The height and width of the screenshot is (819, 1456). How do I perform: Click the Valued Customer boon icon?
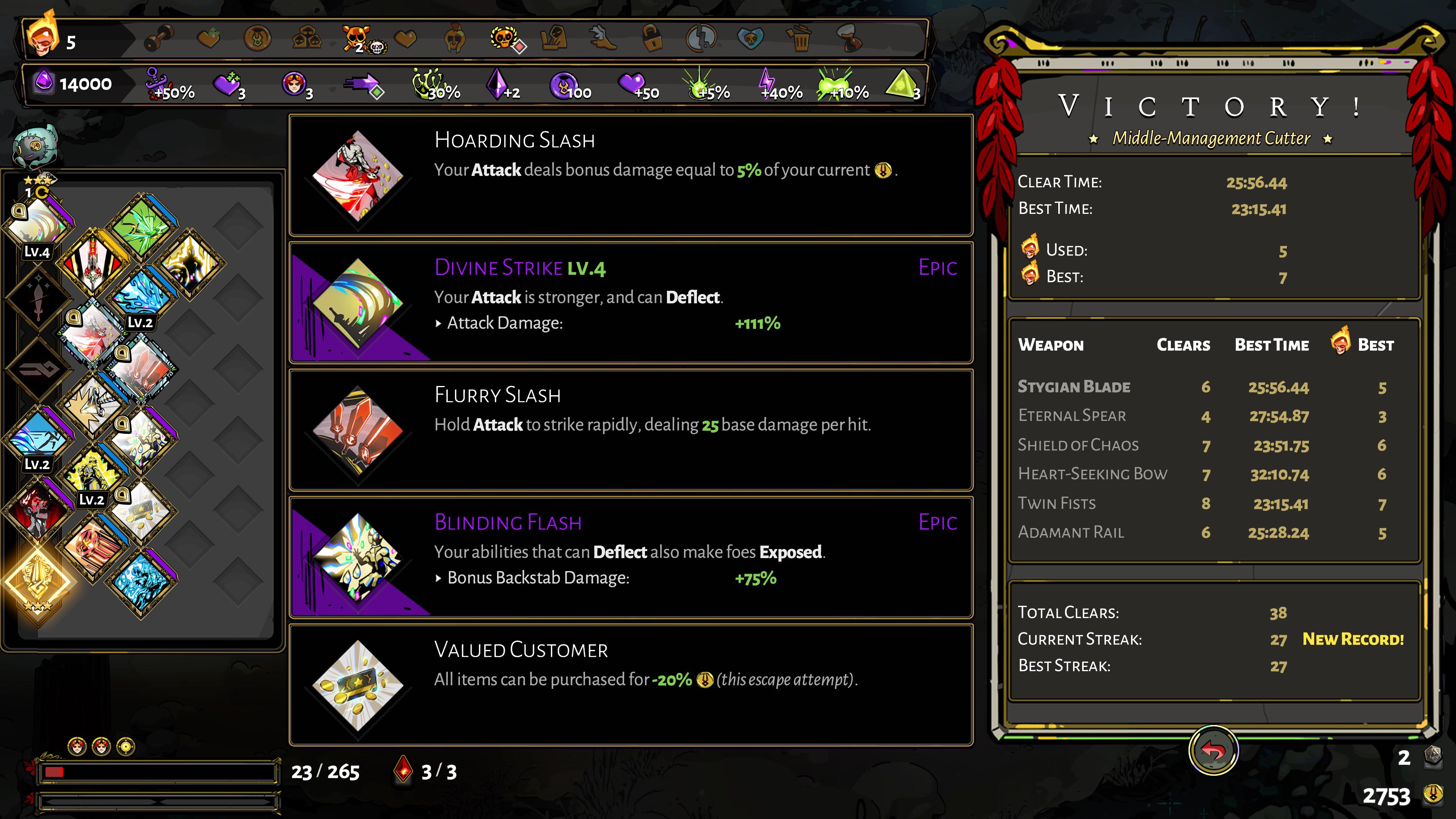point(359,687)
